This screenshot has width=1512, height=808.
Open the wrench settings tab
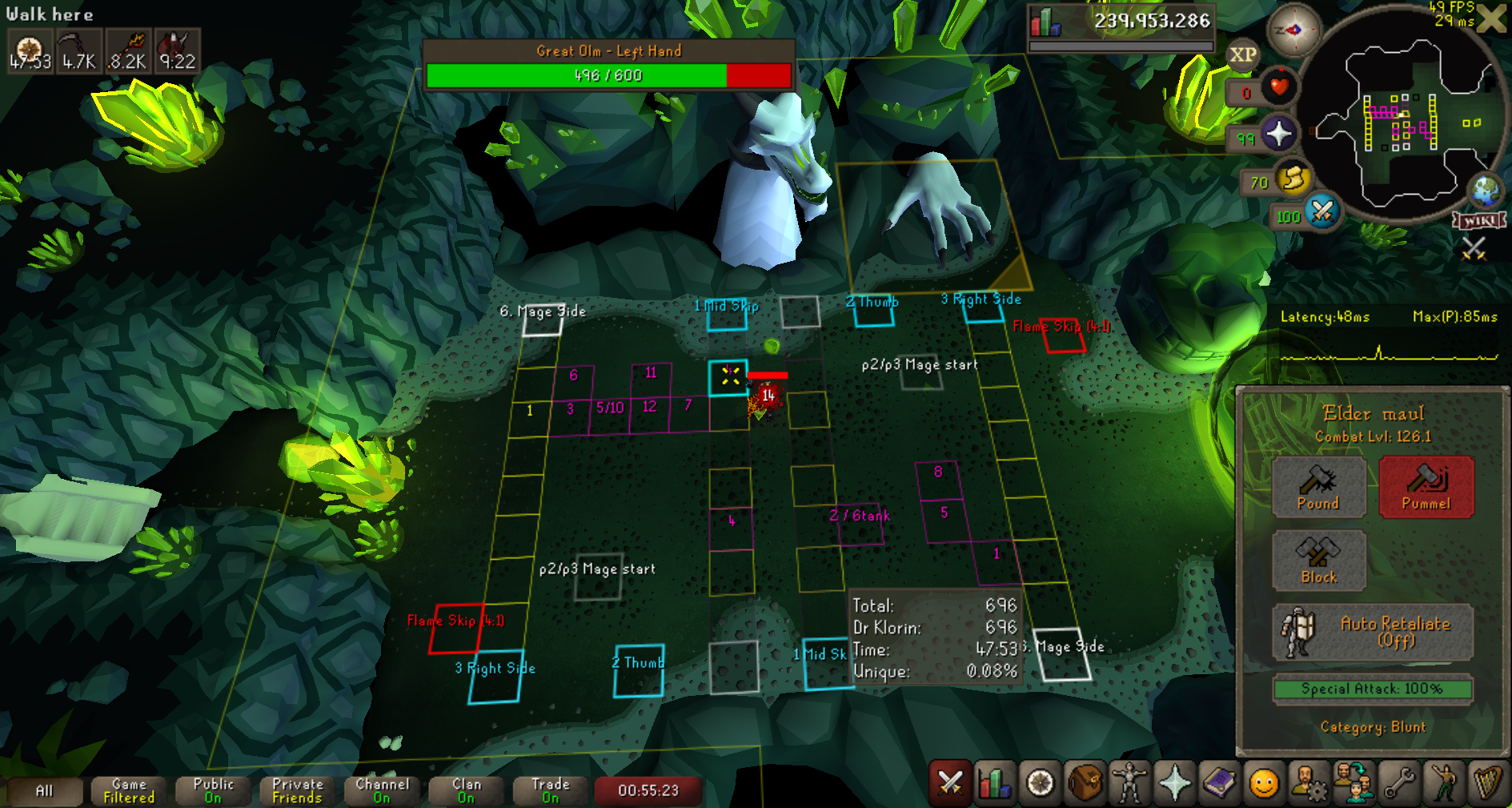pos(1399,783)
